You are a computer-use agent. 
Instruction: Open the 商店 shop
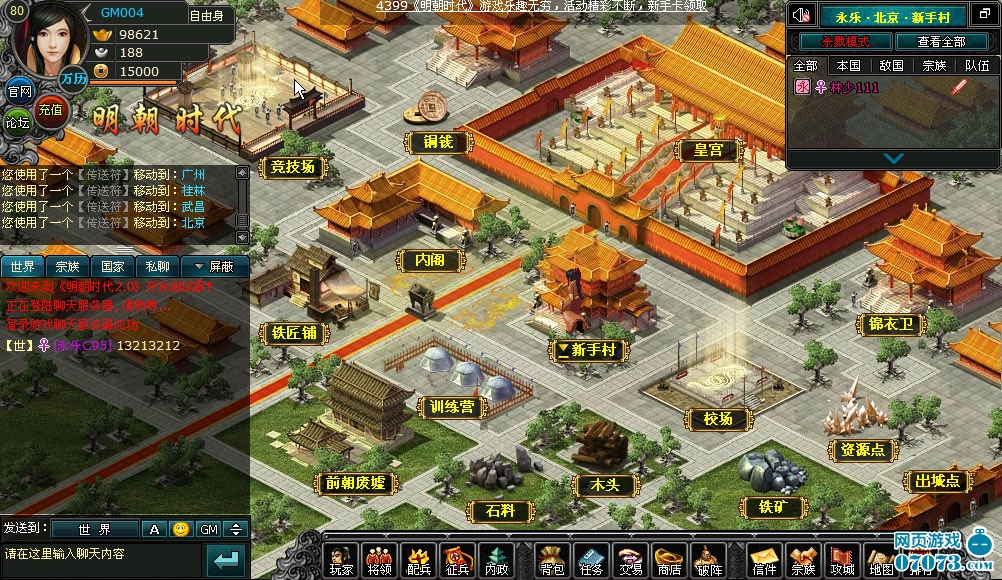[x=668, y=561]
